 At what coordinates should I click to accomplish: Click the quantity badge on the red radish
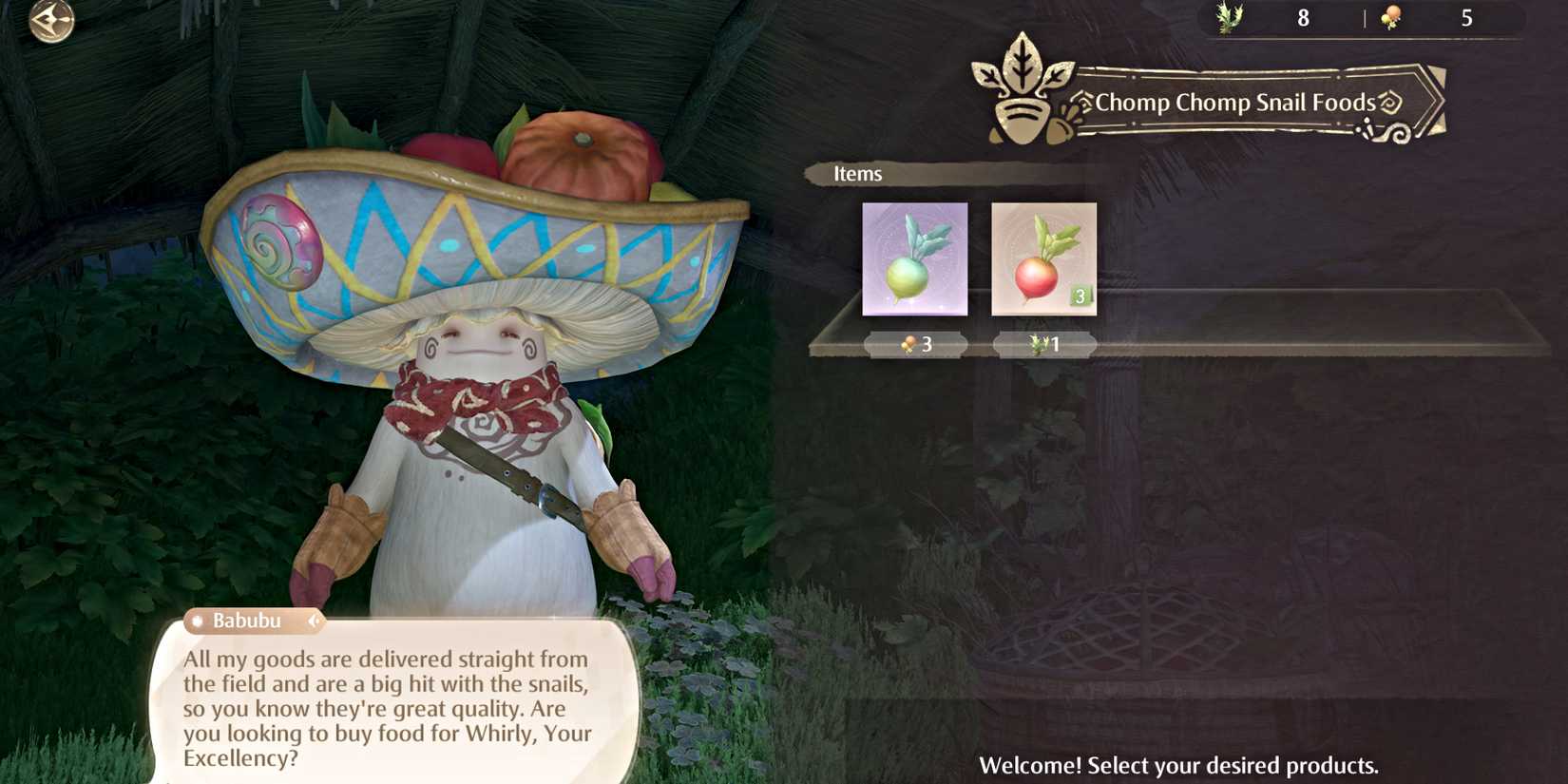[x=1081, y=296]
